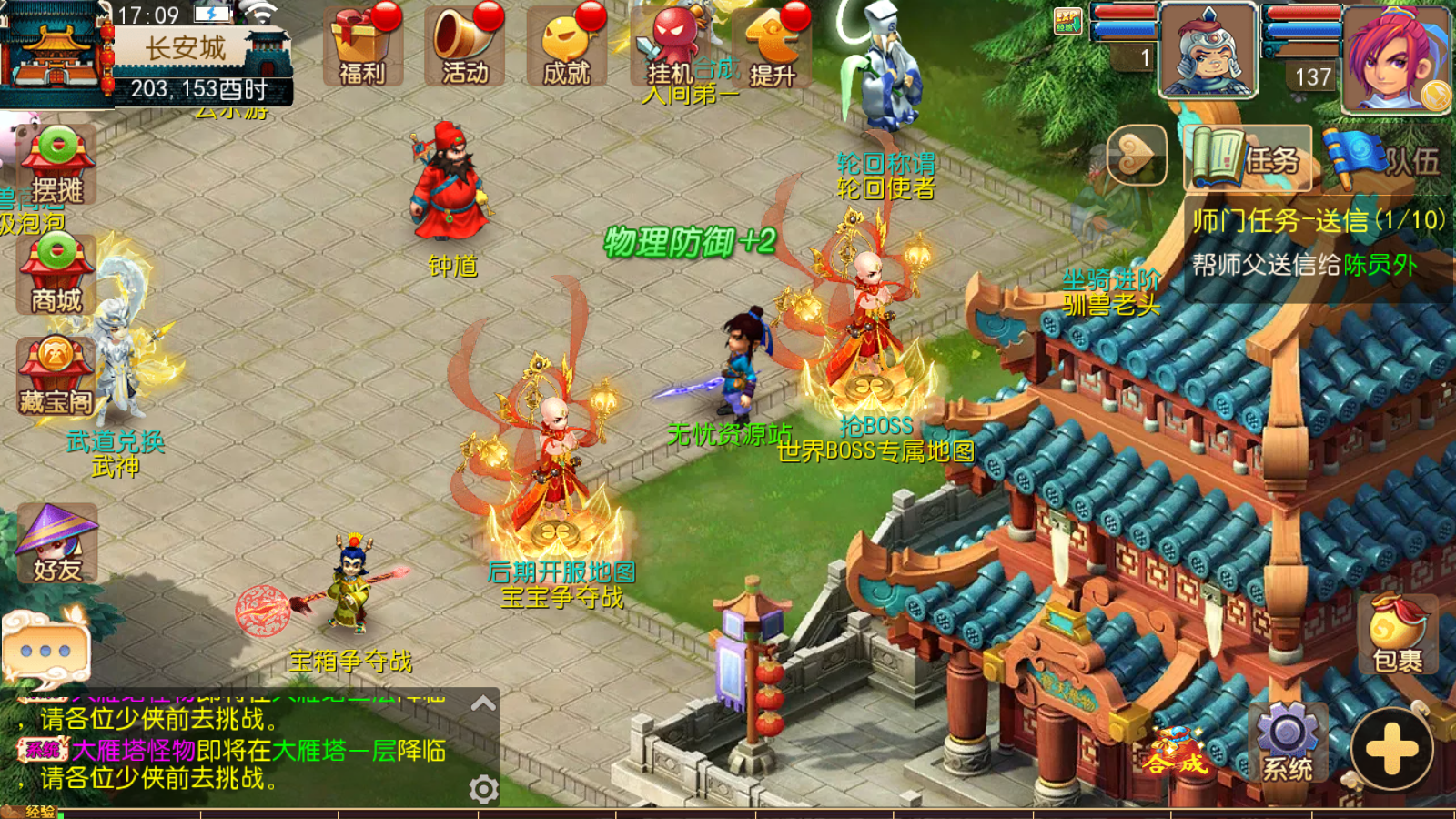Open the 活动 events horn icon
This screenshot has height=819, width=1456.
click(465, 47)
